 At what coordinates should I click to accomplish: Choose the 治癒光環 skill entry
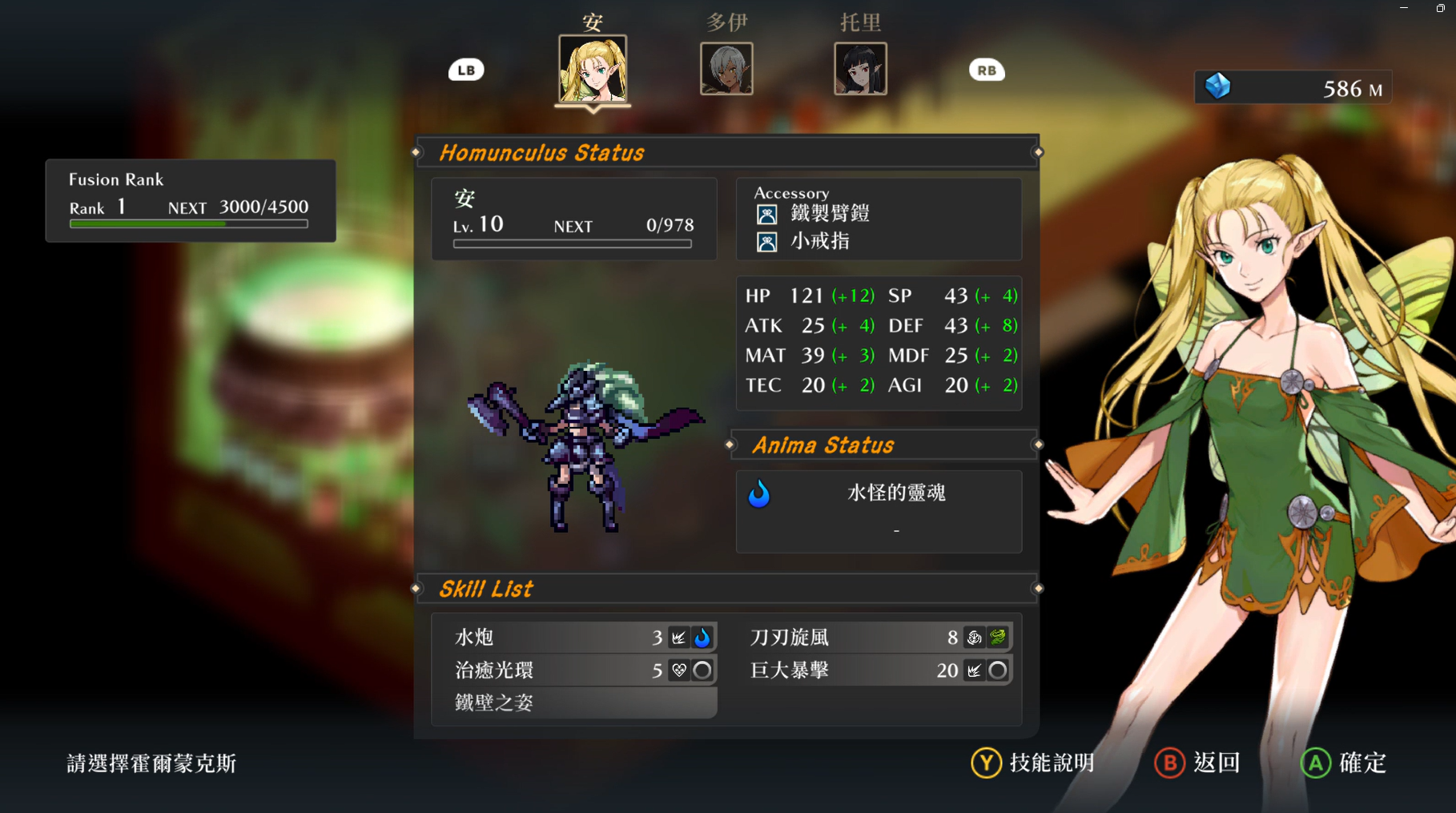click(x=573, y=670)
